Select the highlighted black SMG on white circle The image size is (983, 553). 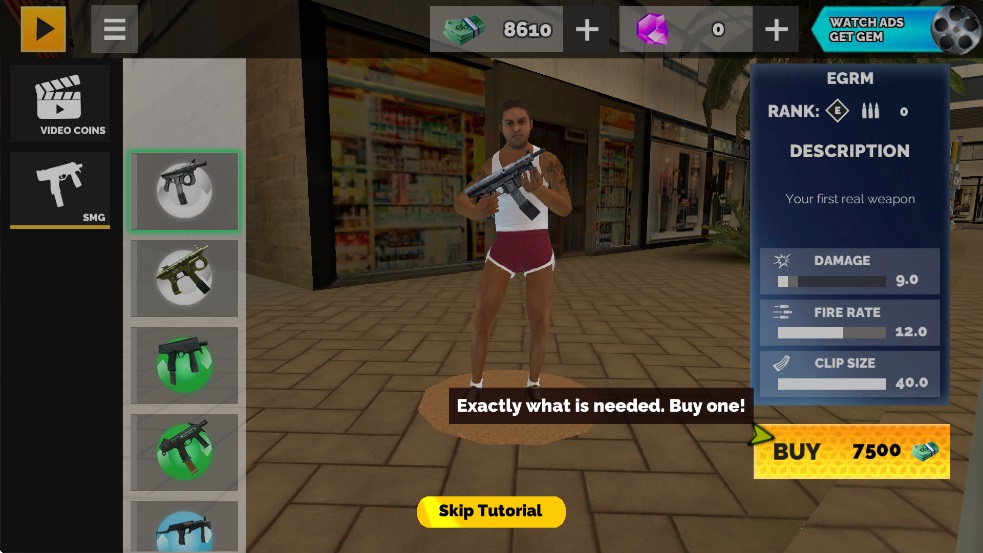185,191
